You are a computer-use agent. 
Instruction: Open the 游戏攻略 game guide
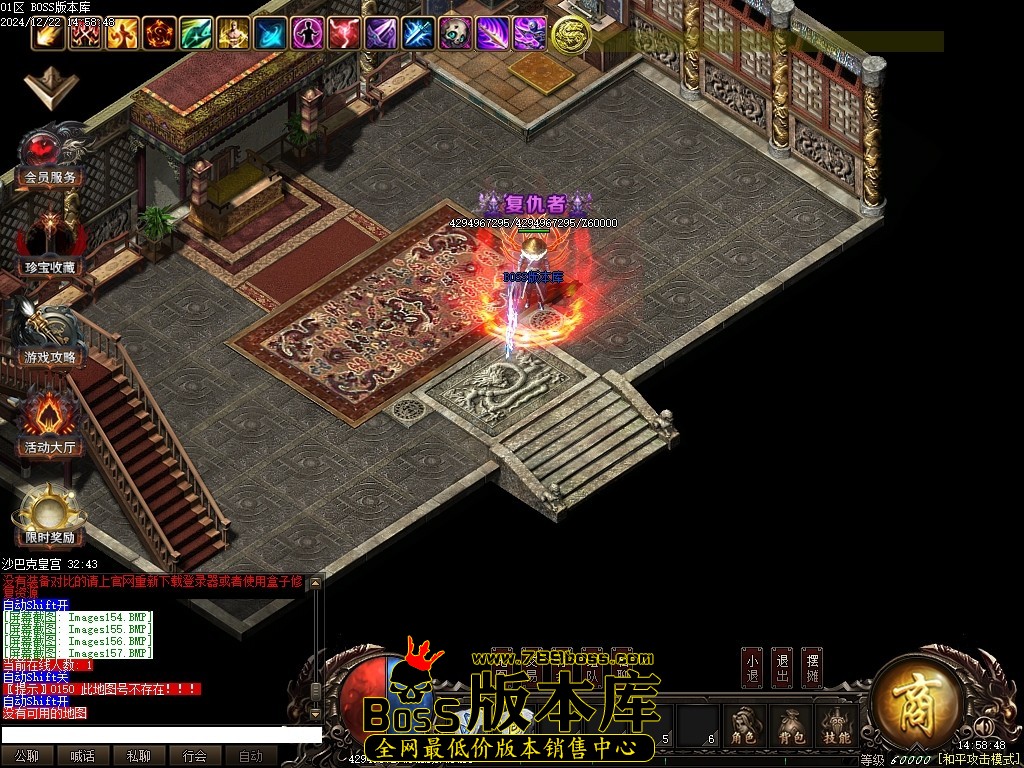tap(50, 336)
